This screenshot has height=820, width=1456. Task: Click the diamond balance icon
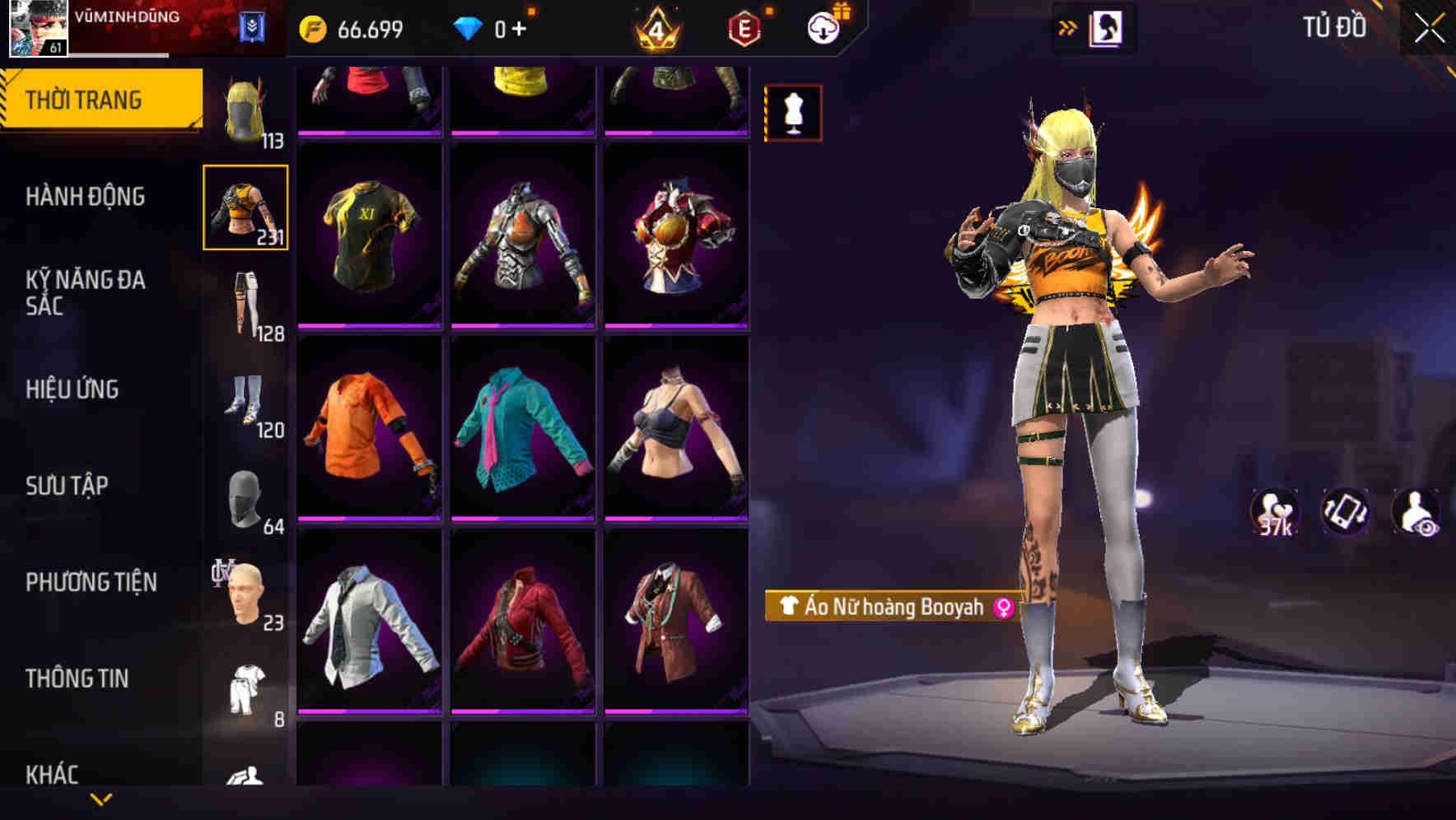pos(469,27)
